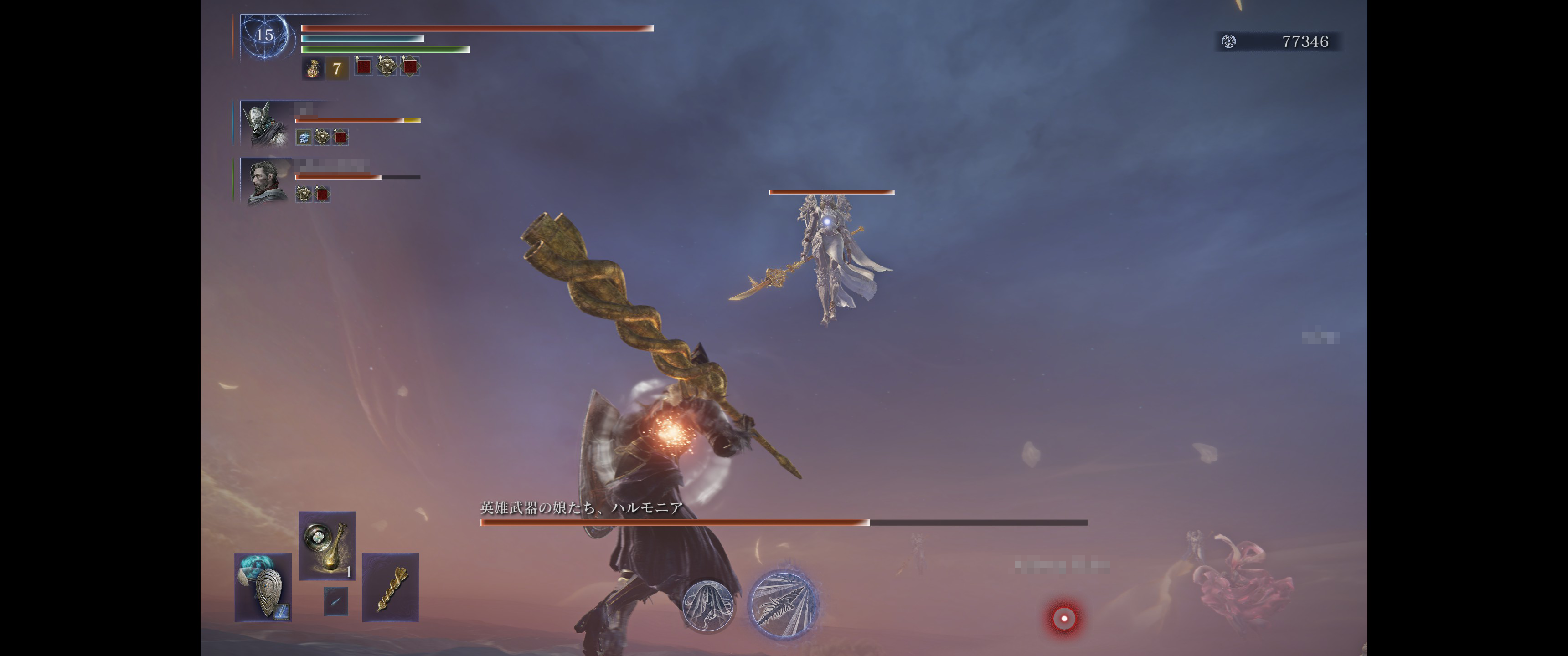Activate the veiled figure character skill
The height and width of the screenshot is (656, 1568).
707,605
